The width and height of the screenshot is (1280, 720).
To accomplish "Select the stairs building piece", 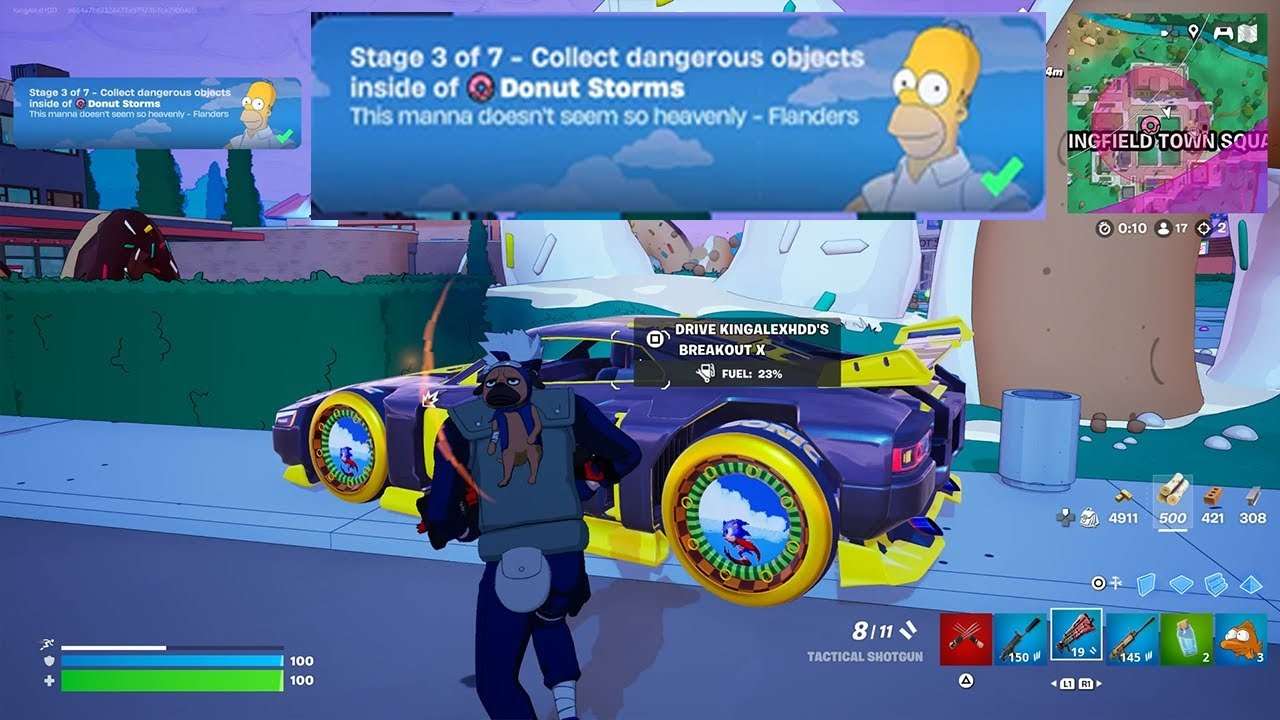I will pyautogui.click(x=1216, y=583).
